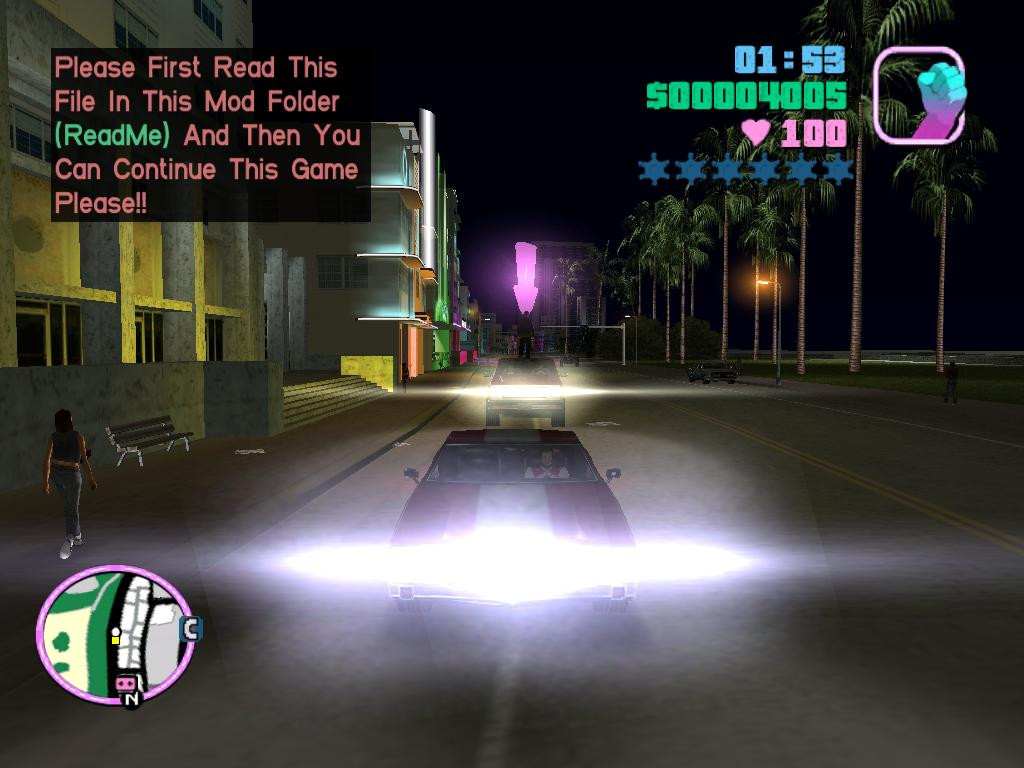This screenshot has width=1024, height=768.
Task: Click the N north marker on the radar
Action: (131, 700)
